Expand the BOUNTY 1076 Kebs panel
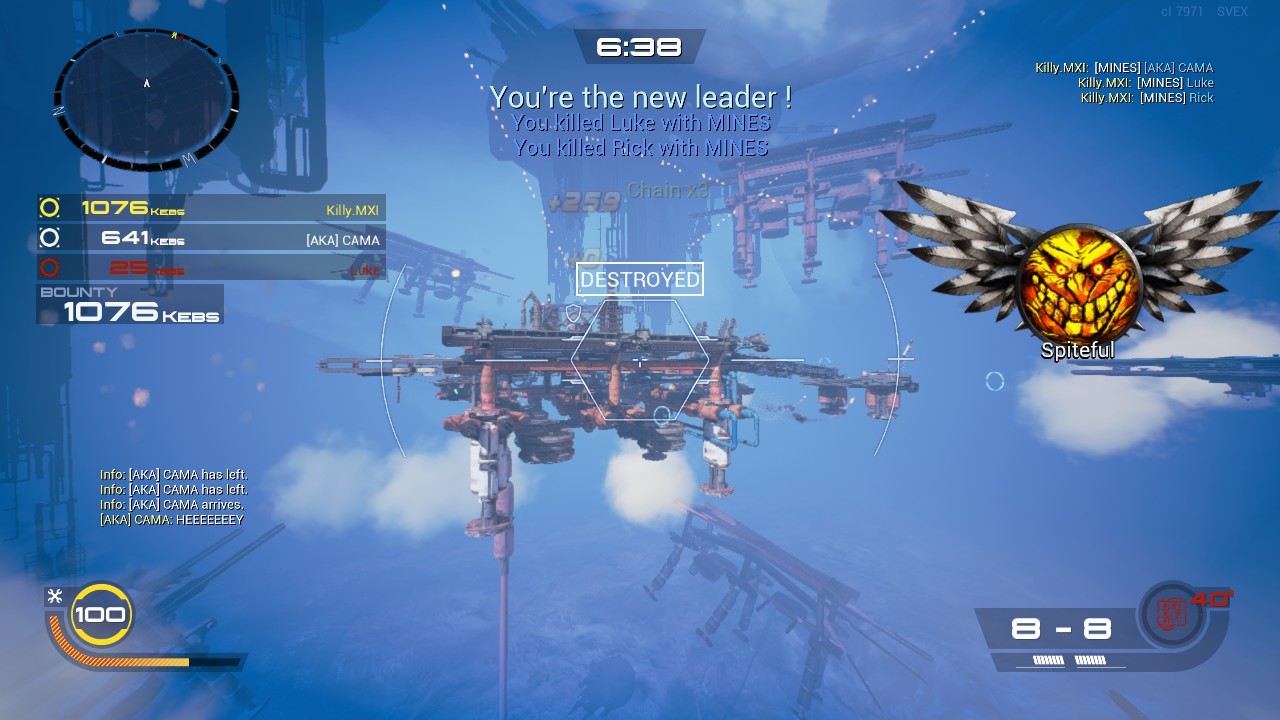Viewport: 1280px width, 720px height. click(x=130, y=303)
